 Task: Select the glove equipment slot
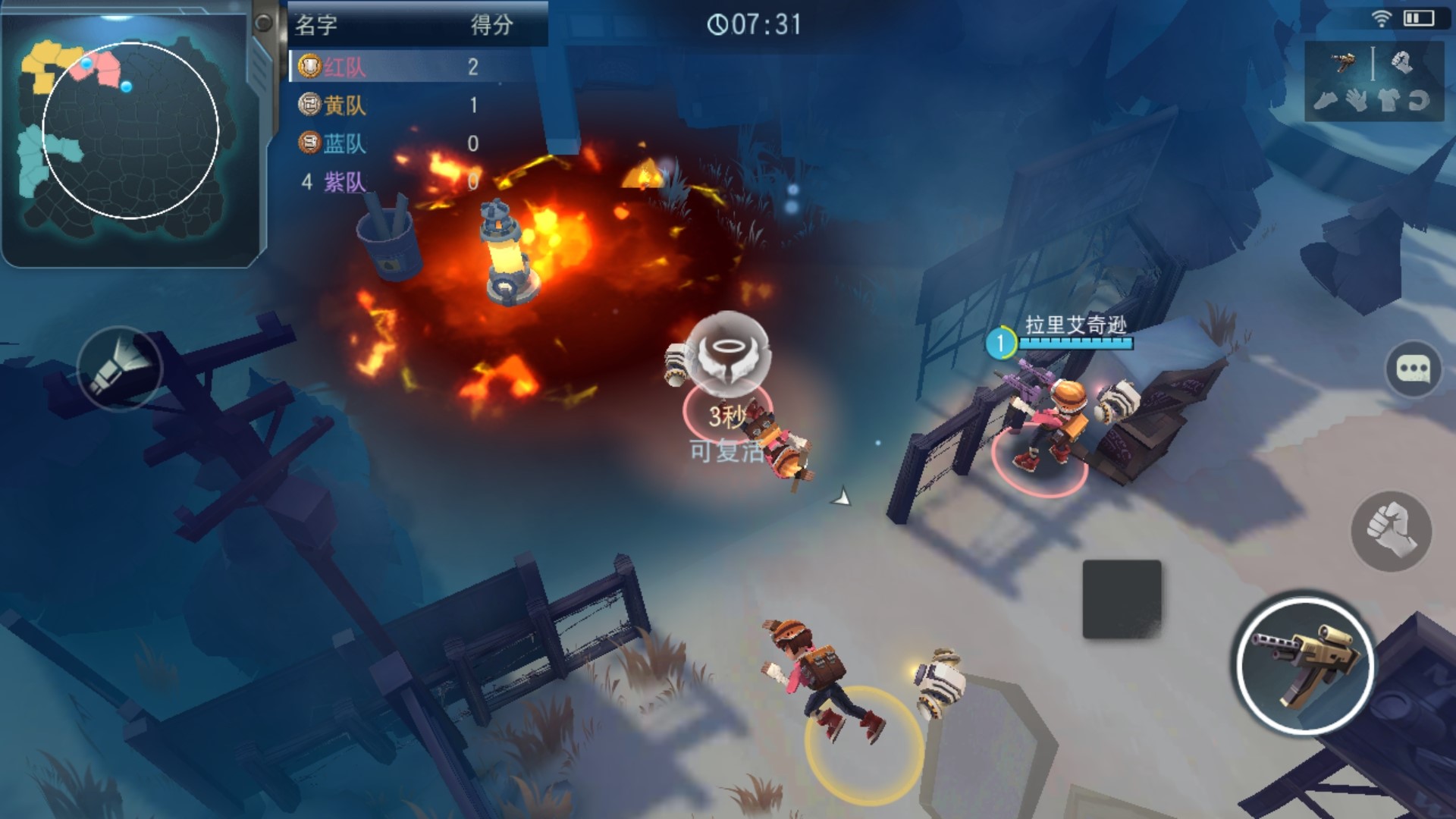coord(1357,101)
